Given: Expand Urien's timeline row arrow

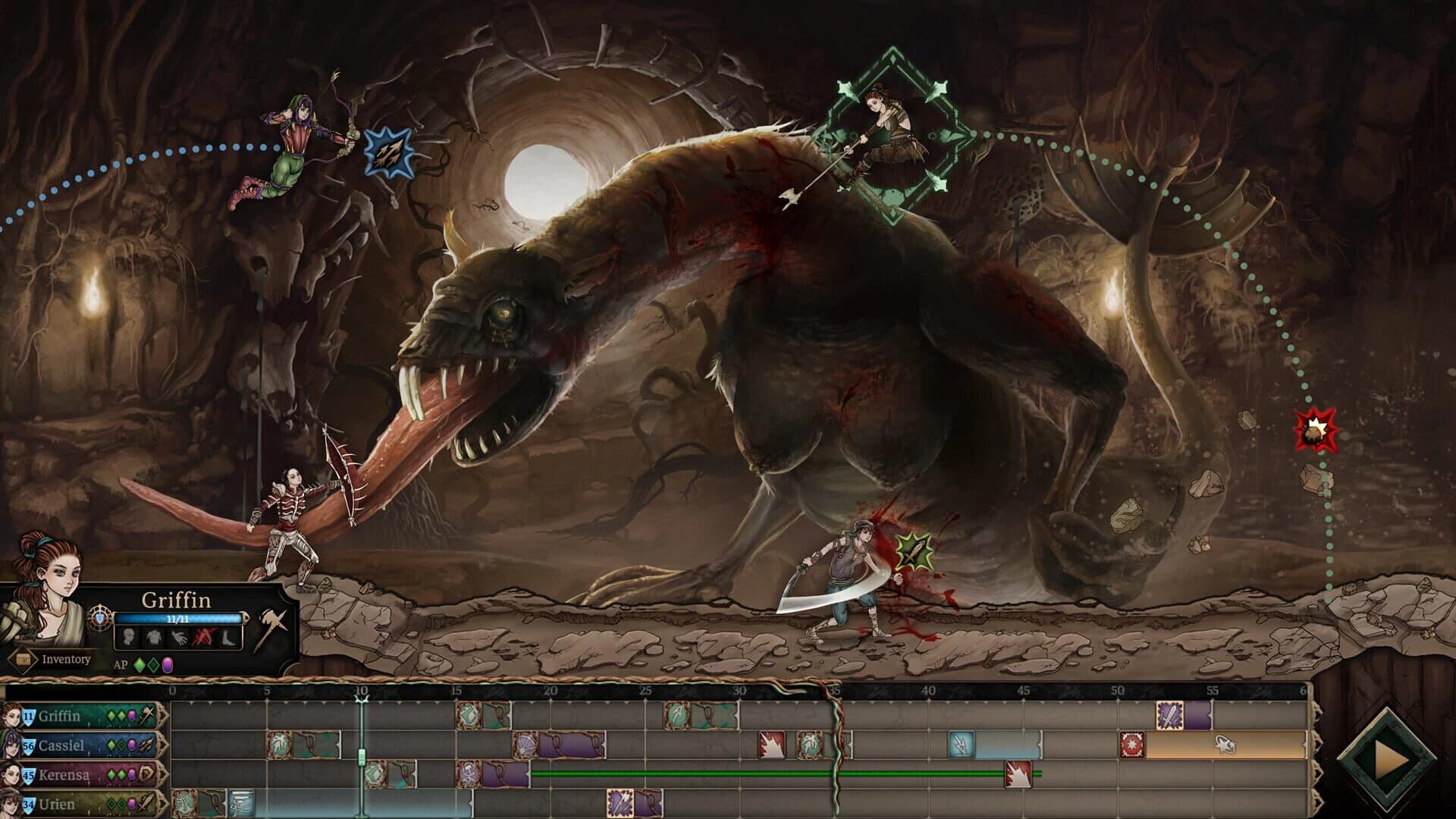Looking at the screenshot, I should (162, 802).
